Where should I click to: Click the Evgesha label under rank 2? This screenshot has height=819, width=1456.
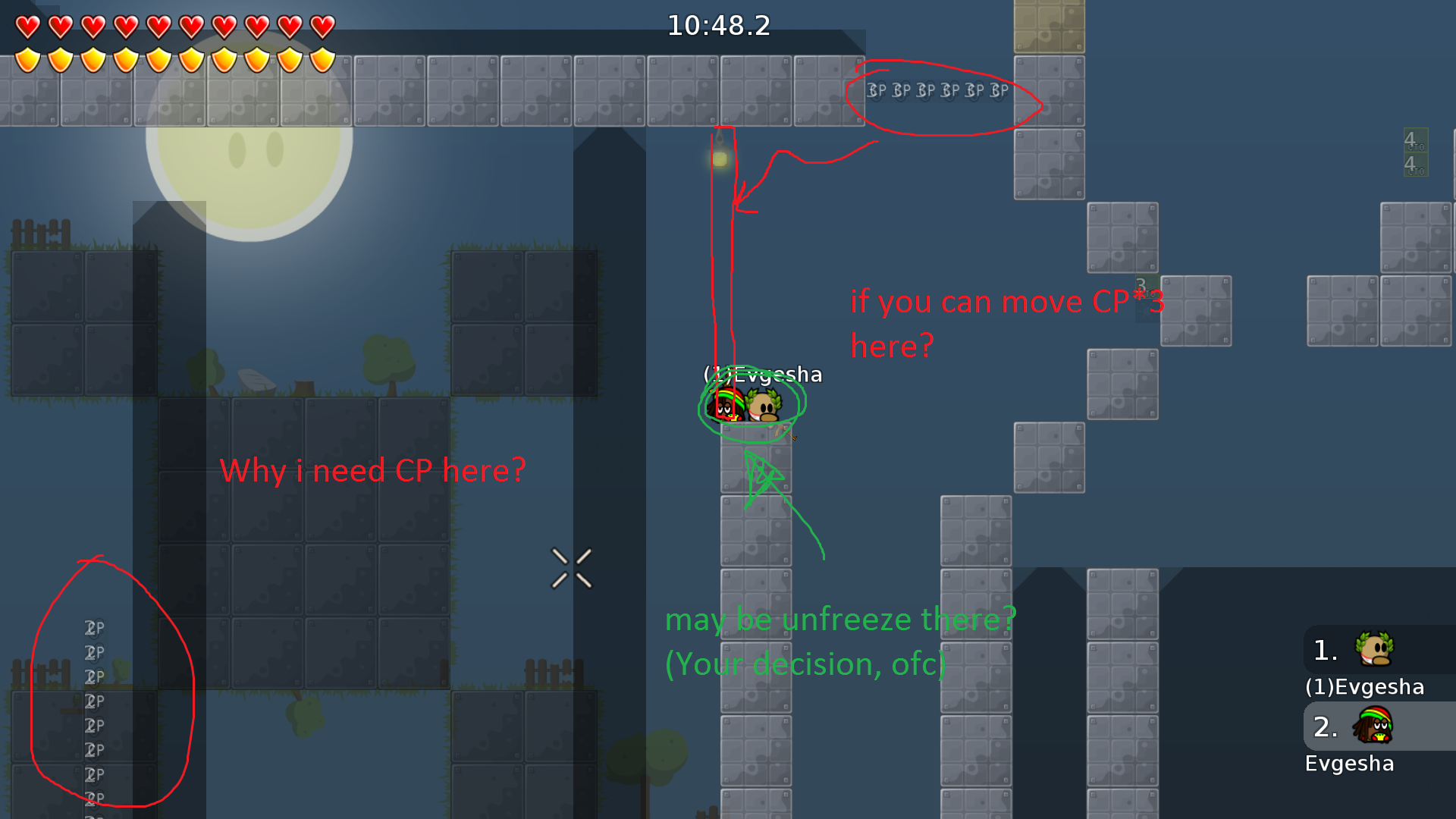coord(1350,764)
